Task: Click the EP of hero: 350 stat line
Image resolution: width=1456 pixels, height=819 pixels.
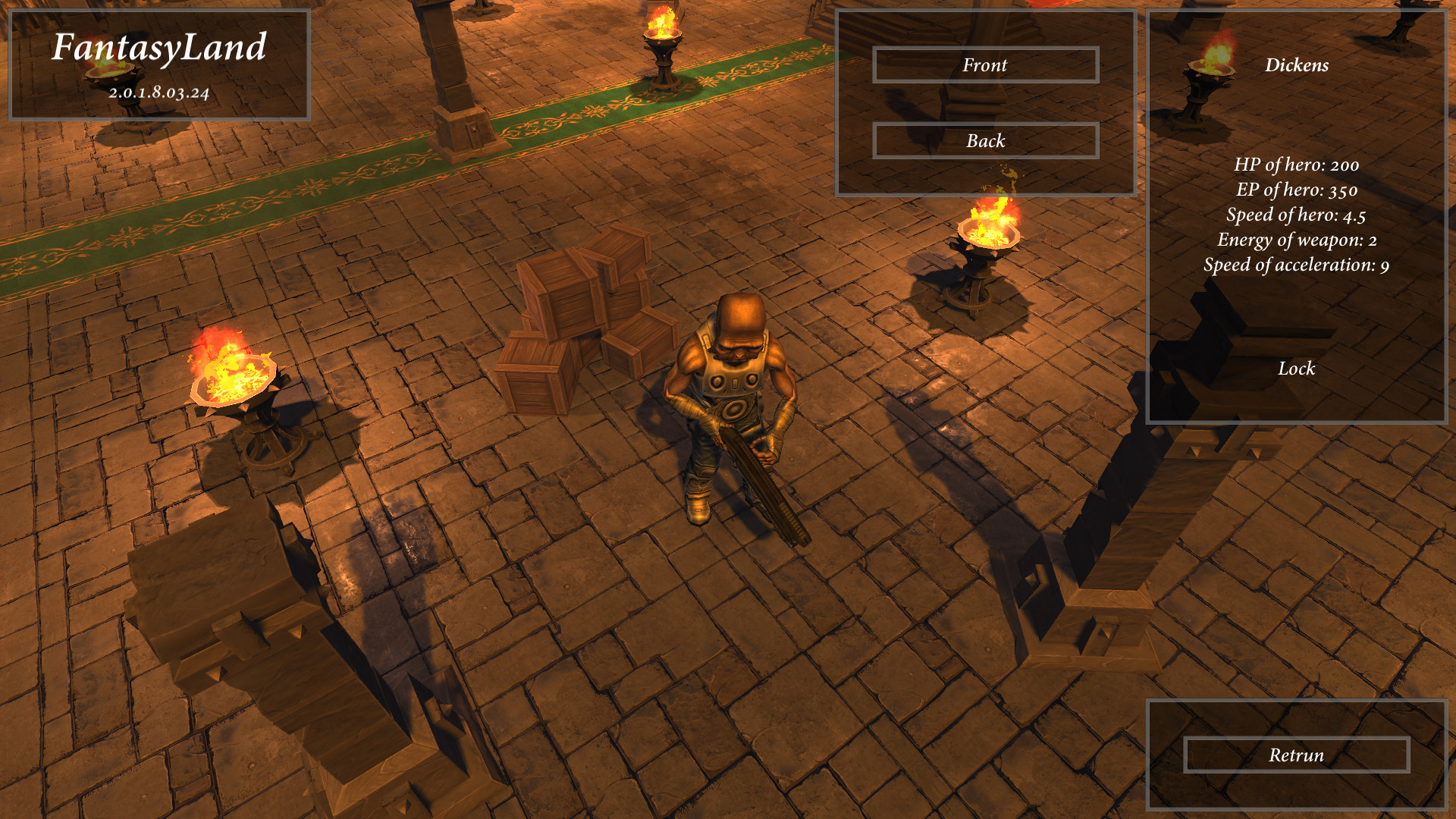Action: tap(1297, 191)
